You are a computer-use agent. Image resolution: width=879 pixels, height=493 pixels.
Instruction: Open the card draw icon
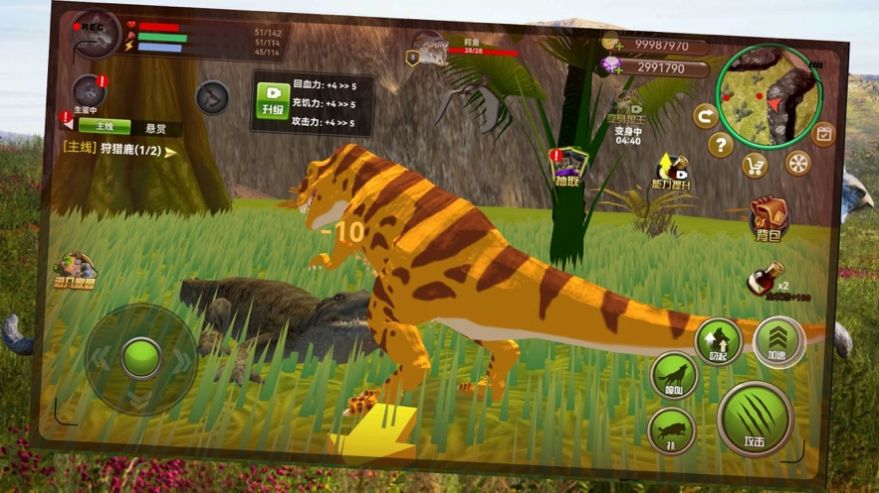point(569,165)
